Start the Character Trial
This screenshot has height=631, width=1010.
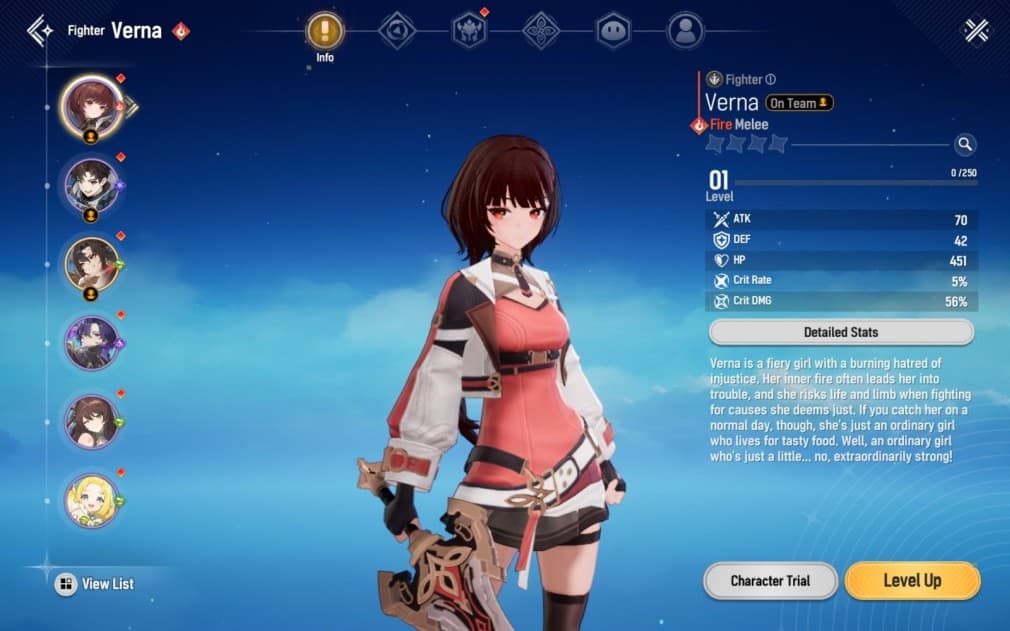pyautogui.click(x=770, y=581)
